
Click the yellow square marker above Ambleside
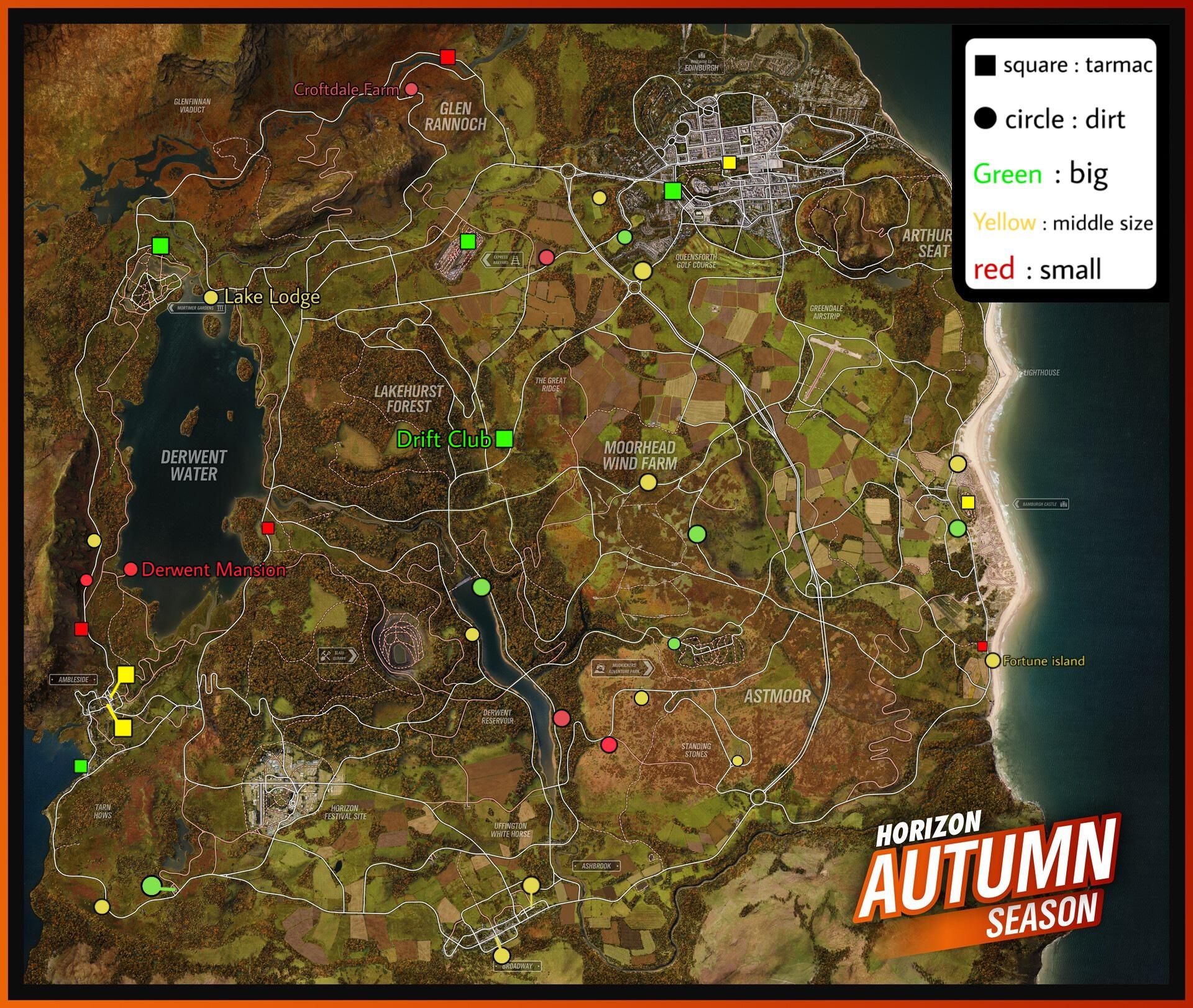126,673
